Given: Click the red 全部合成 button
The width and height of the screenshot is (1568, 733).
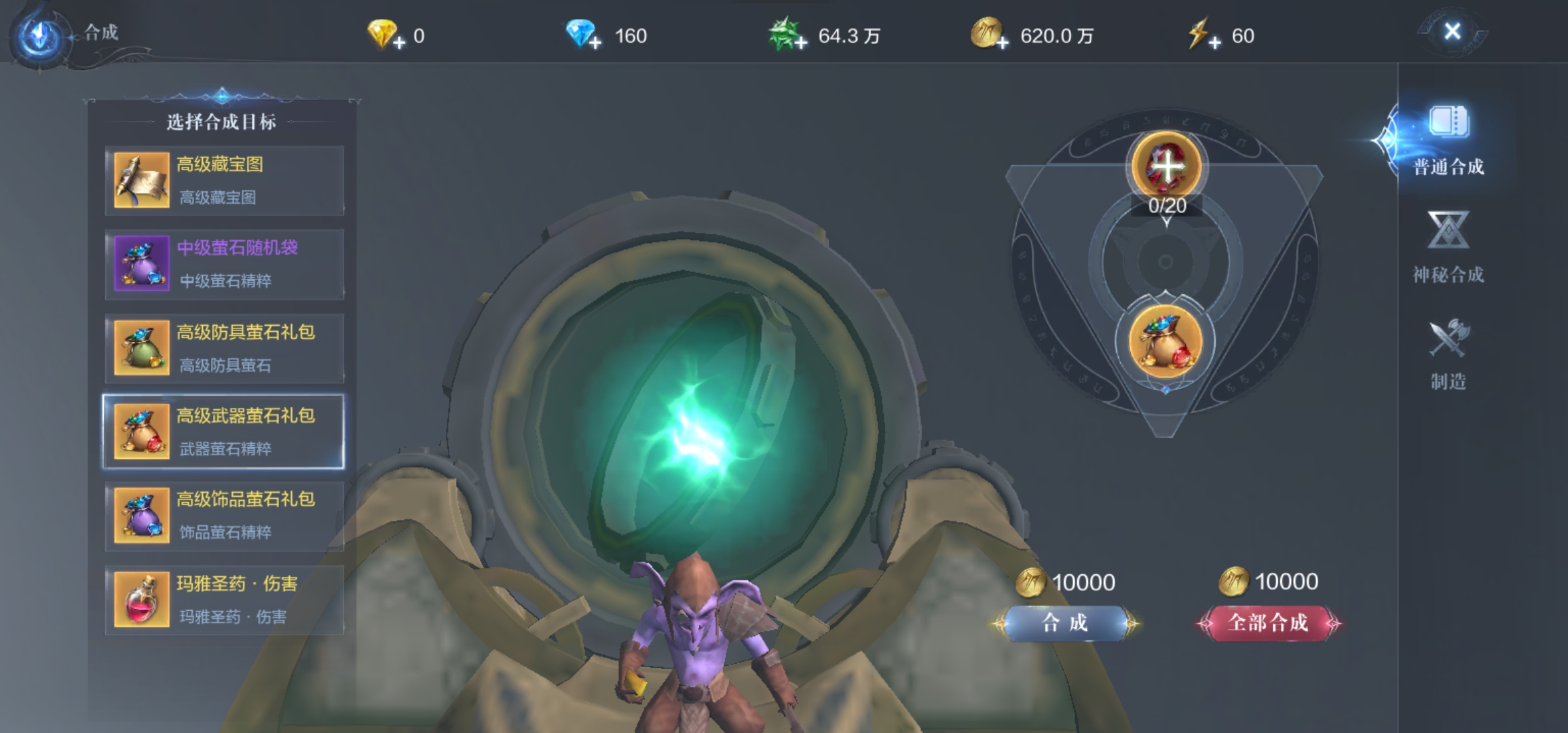Looking at the screenshot, I should 1267,623.
